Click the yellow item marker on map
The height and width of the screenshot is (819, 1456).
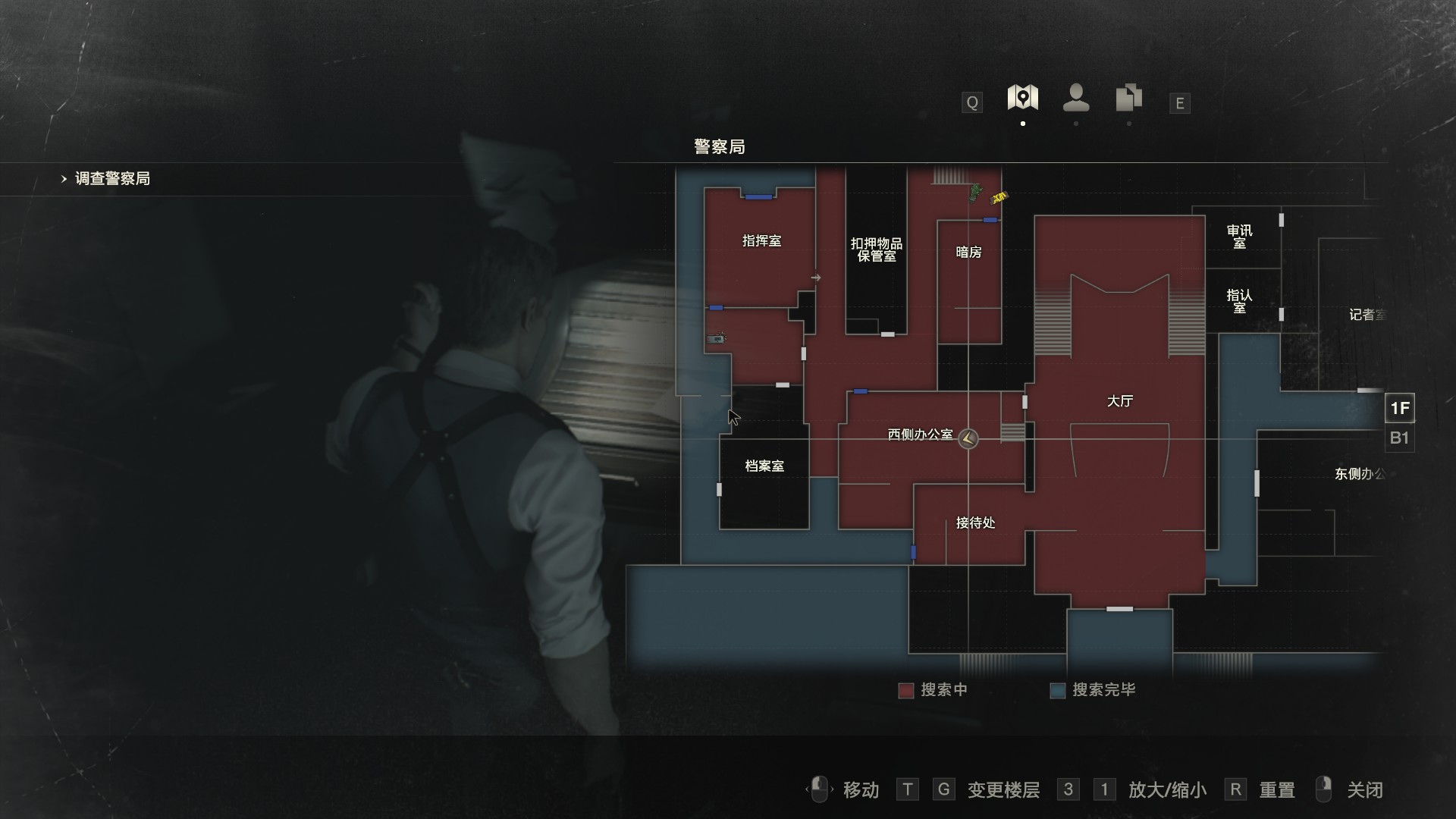pyautogui.click(x=999, y=199)
